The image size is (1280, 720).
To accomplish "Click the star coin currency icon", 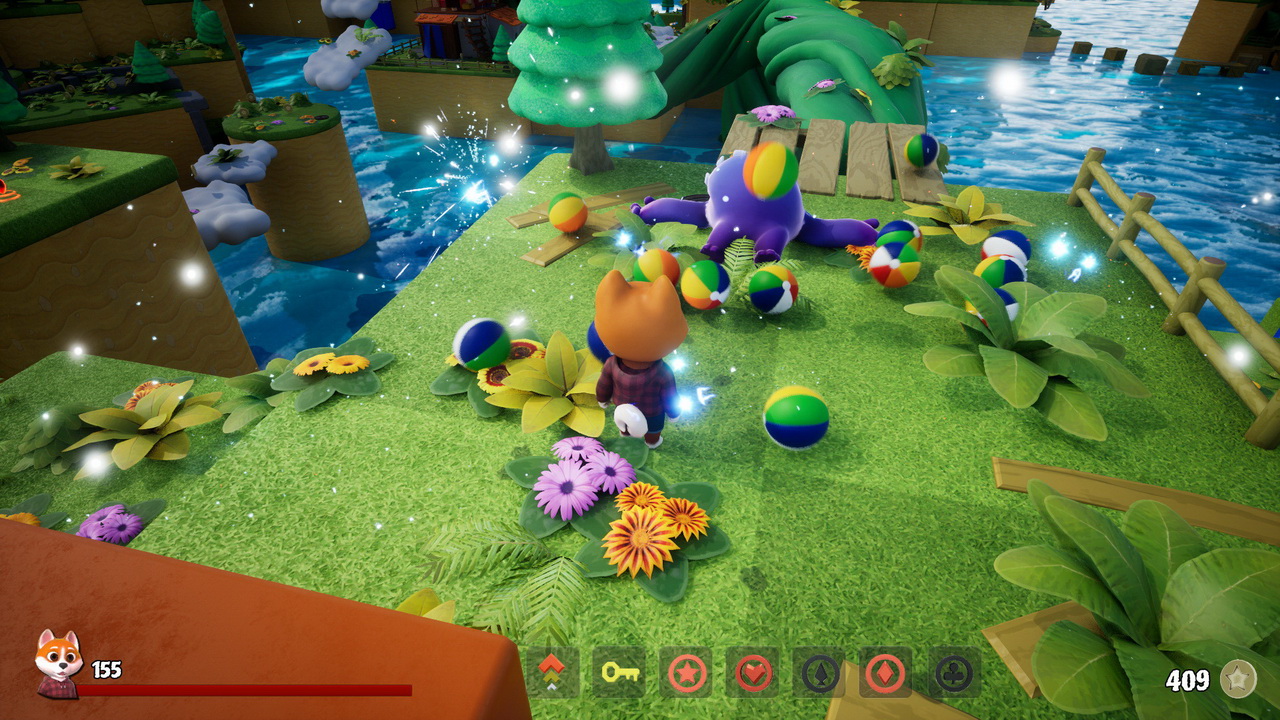I will click(1240, 678).
